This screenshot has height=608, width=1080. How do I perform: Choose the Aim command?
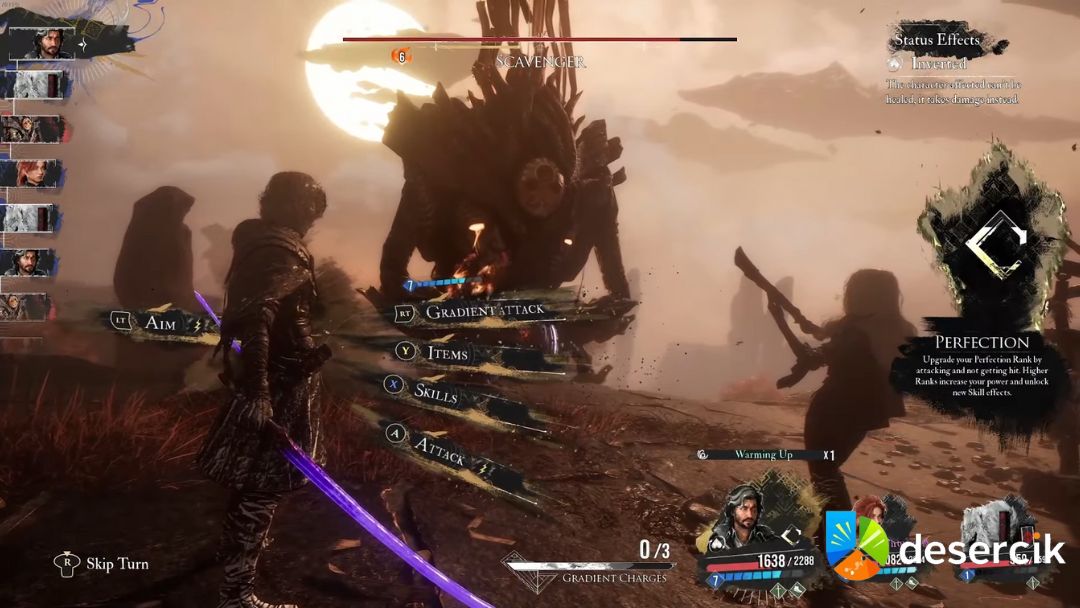160,322
